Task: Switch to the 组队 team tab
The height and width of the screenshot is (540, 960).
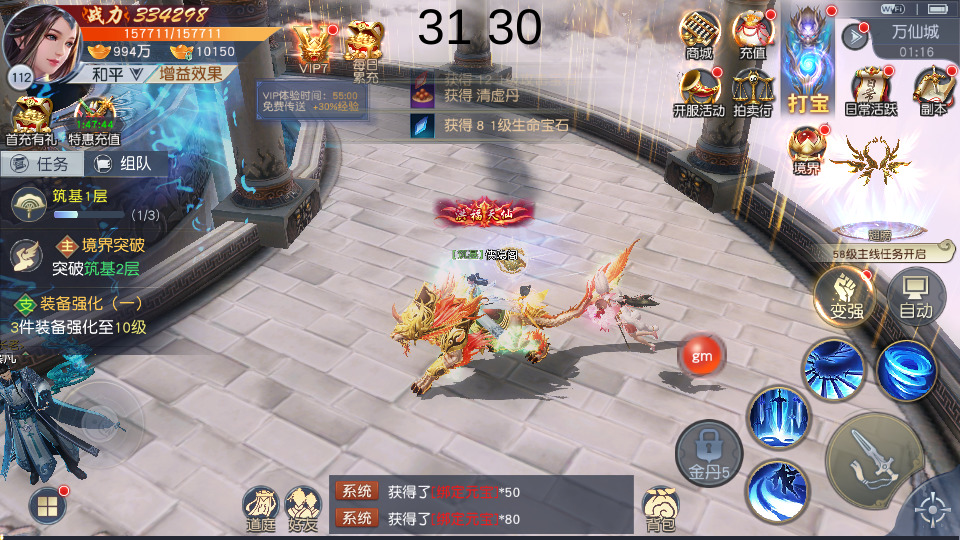Action: coord(124,164)
